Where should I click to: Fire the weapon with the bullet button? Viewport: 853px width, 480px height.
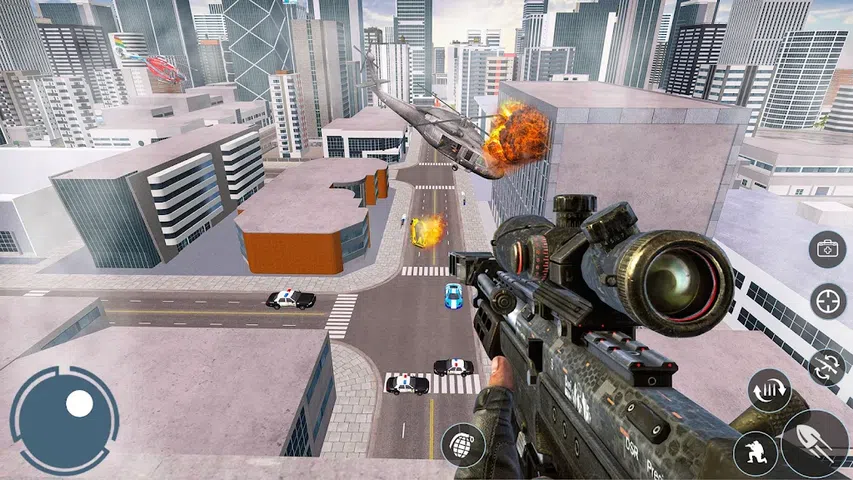click(x=816, y=443)
